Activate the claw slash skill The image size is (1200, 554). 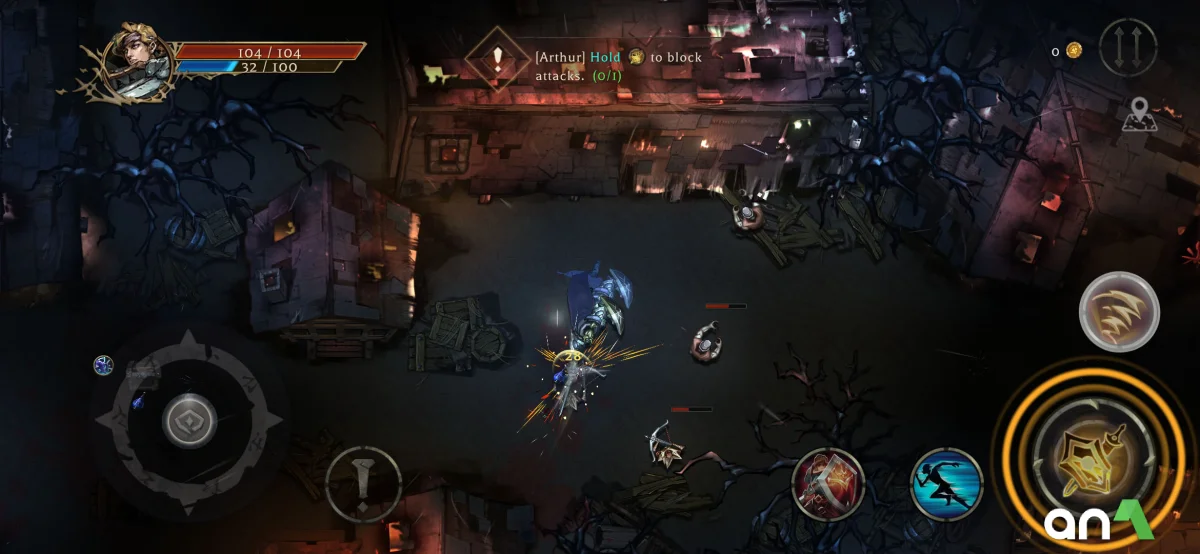1119,311
